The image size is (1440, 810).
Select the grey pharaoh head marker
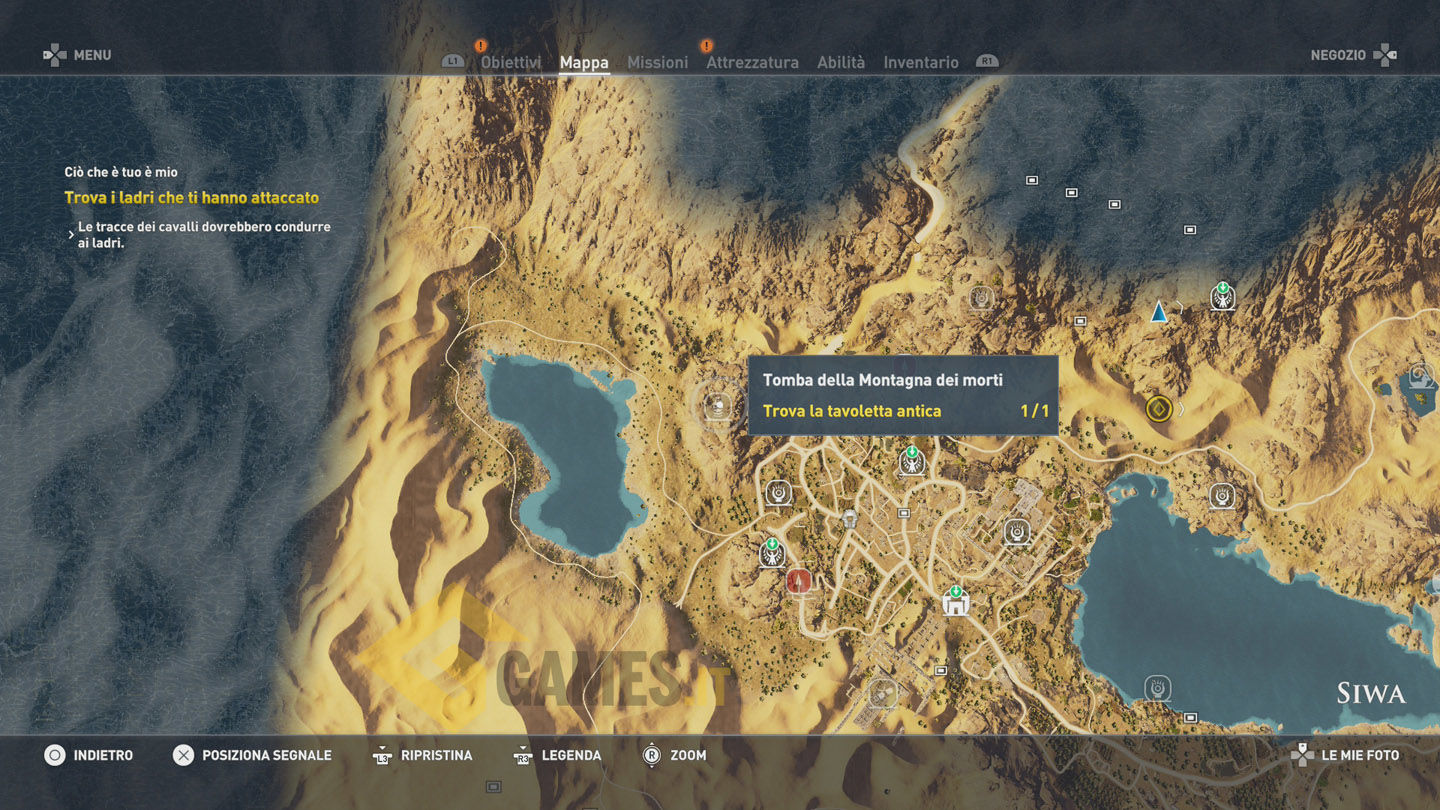(x=849, y=519)
